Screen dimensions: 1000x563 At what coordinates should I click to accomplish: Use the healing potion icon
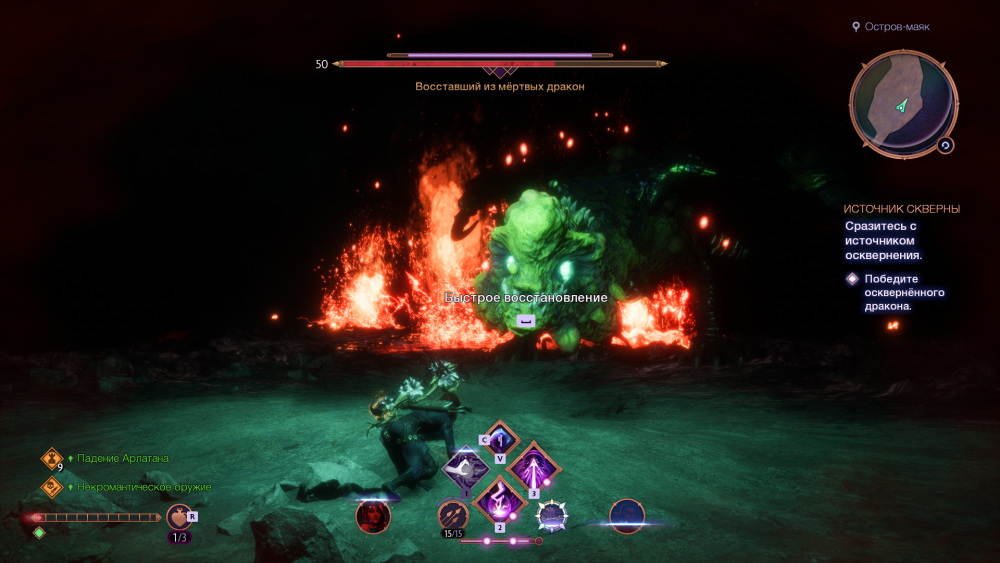click(178, 517)
